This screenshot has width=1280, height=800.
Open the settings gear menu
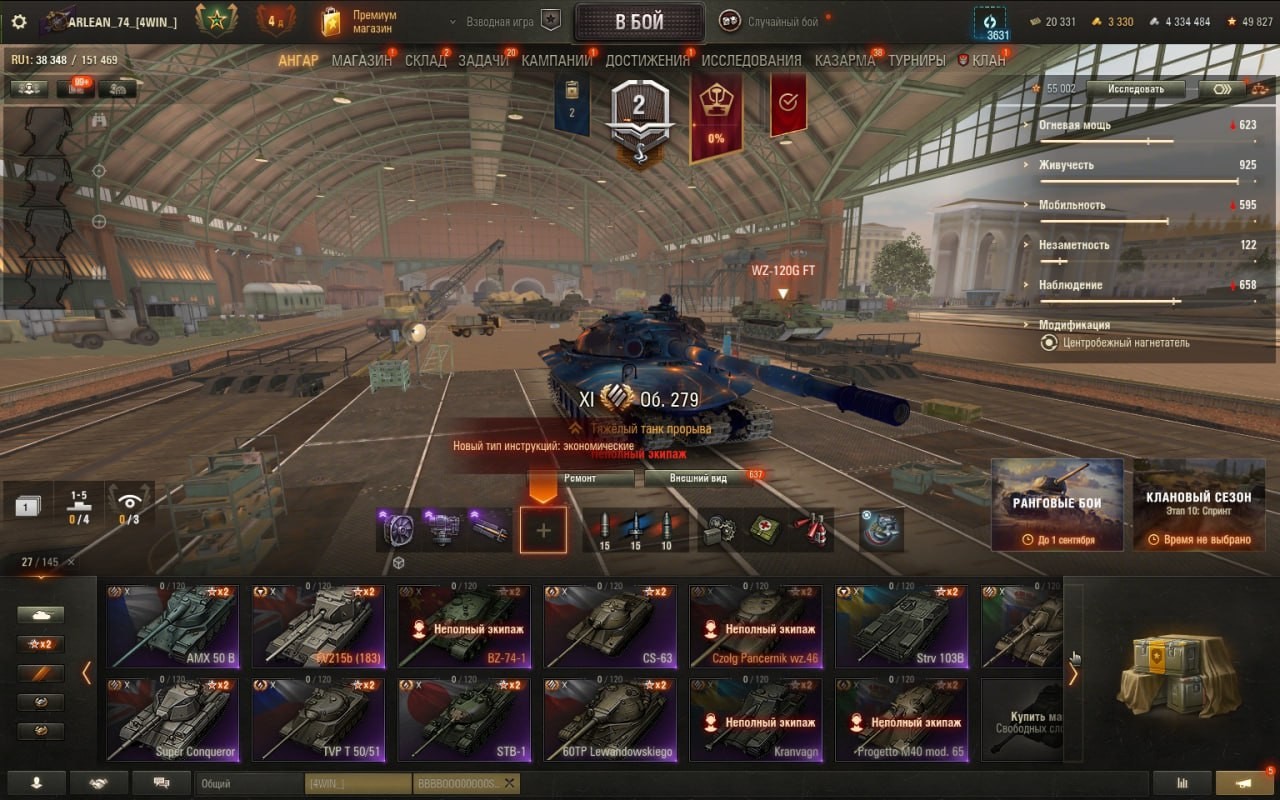pyautogui.click(x=19, y=22)
